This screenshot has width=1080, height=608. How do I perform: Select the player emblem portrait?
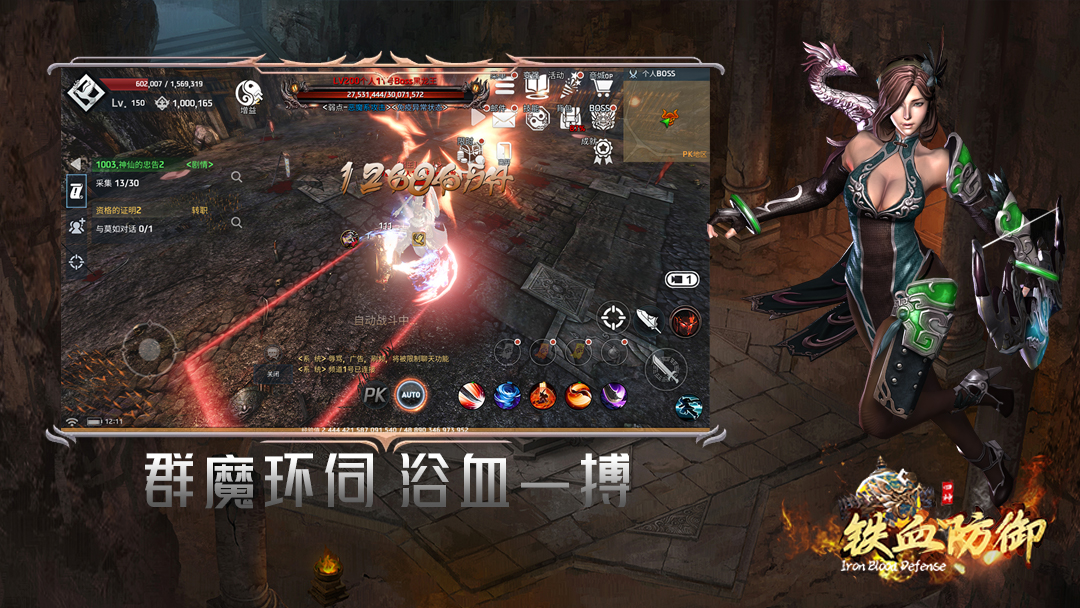tap(85, 93)
